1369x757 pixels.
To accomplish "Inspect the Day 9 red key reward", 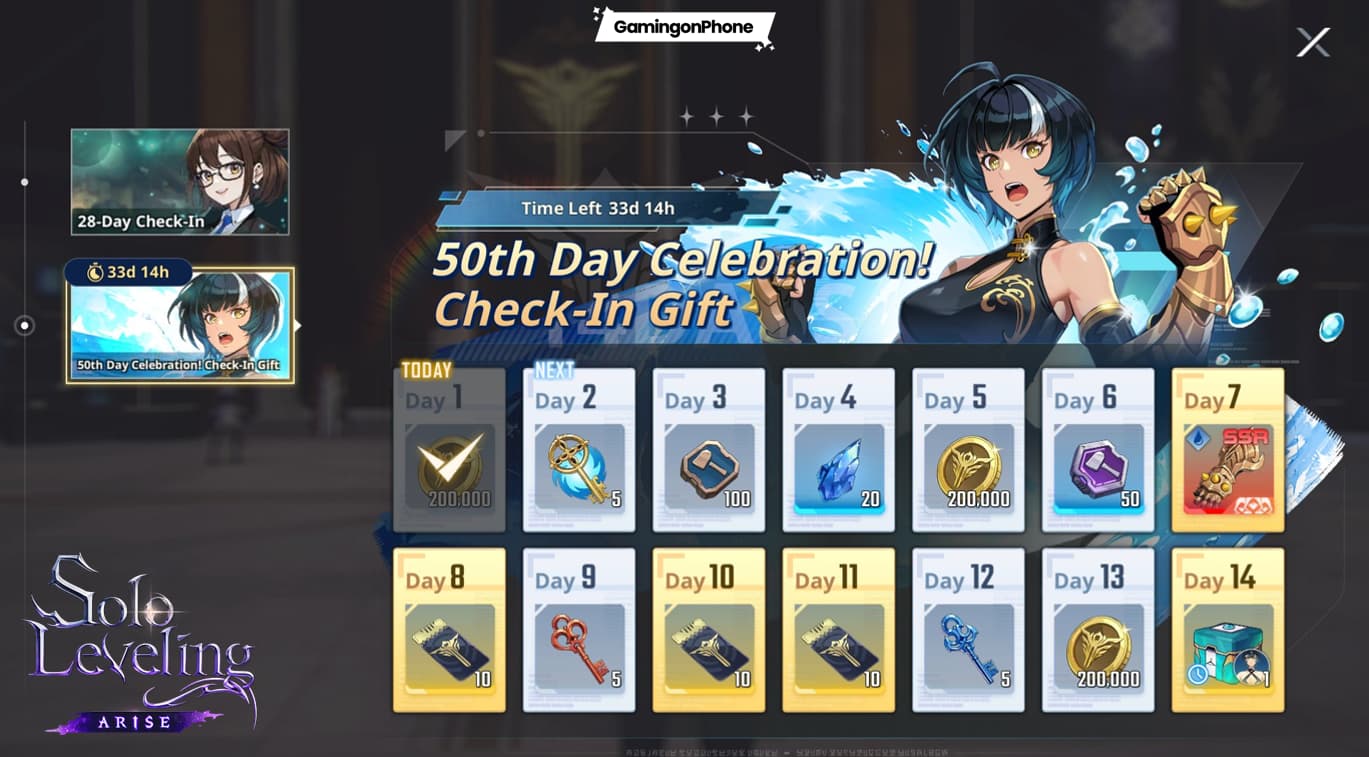I will click(x=579, y=645).
